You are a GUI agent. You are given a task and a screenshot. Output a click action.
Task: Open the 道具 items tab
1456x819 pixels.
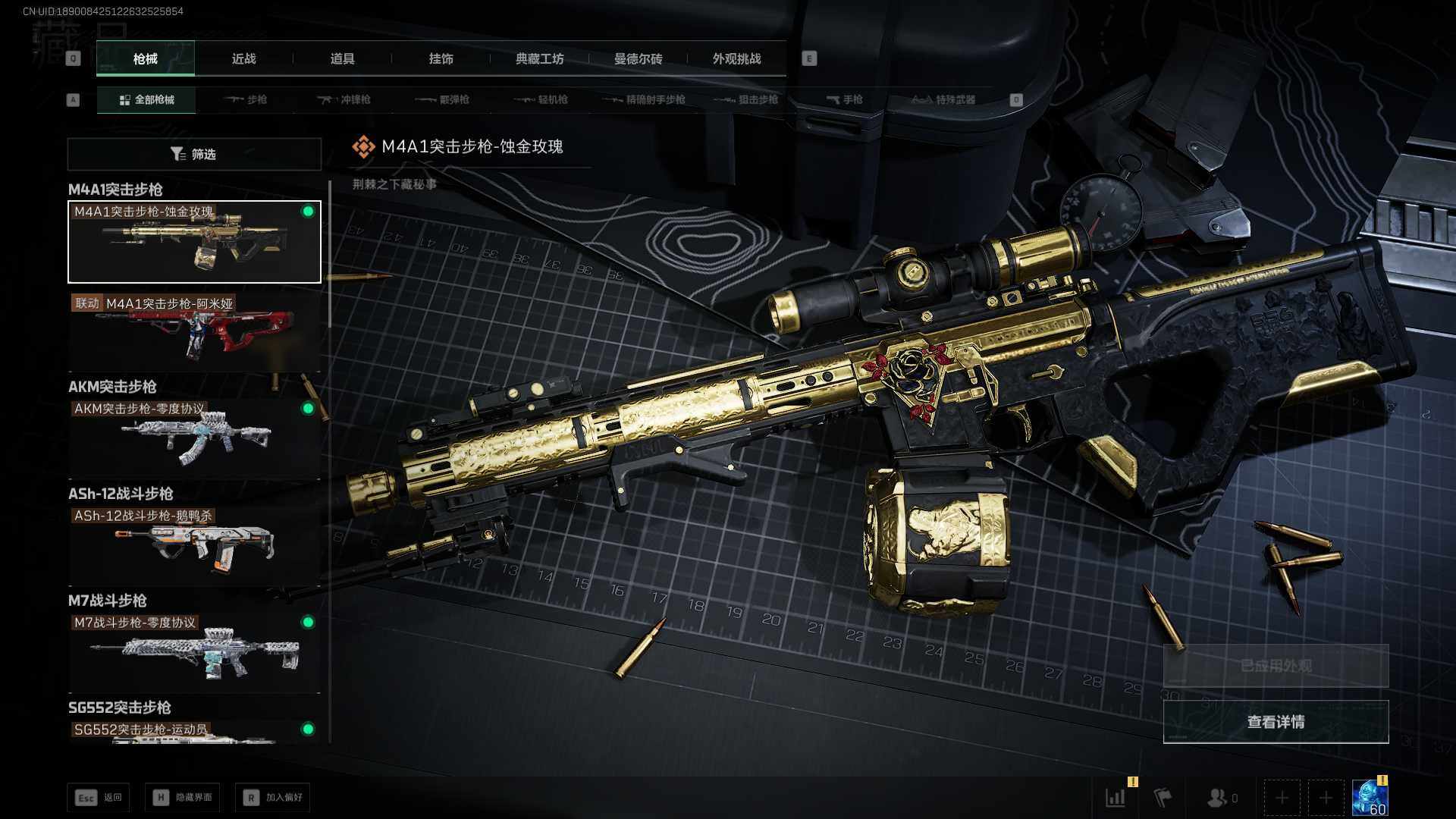342,59
